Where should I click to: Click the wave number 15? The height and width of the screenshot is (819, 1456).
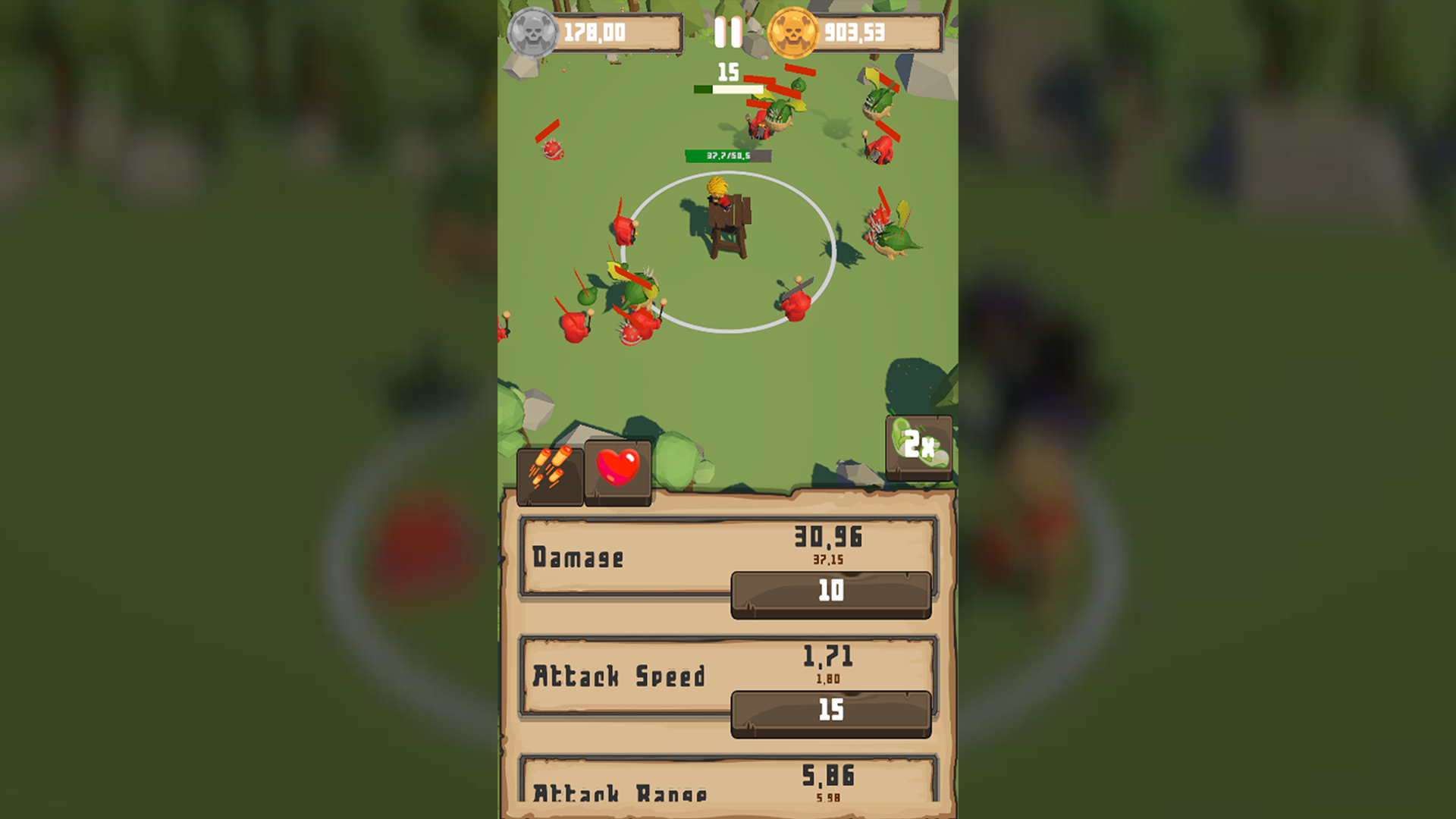click(x=727, y=72)
